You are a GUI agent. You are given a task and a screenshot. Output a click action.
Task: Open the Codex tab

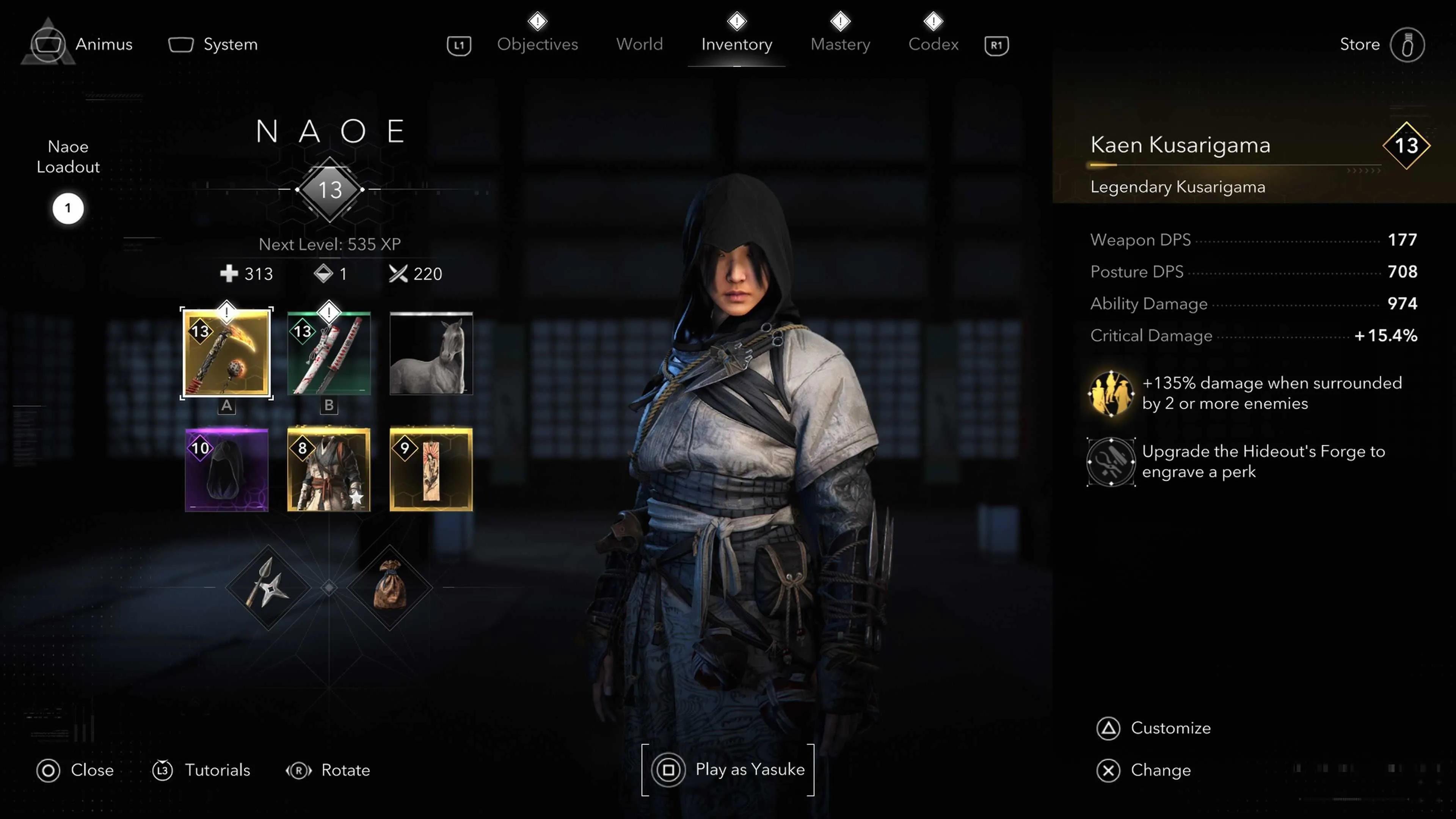(933, 44)
